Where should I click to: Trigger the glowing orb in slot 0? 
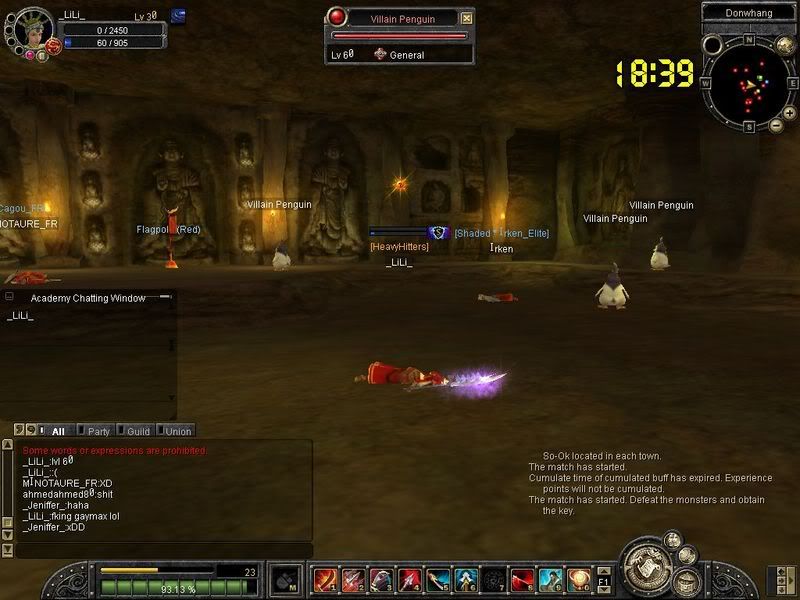coord(580,579)
